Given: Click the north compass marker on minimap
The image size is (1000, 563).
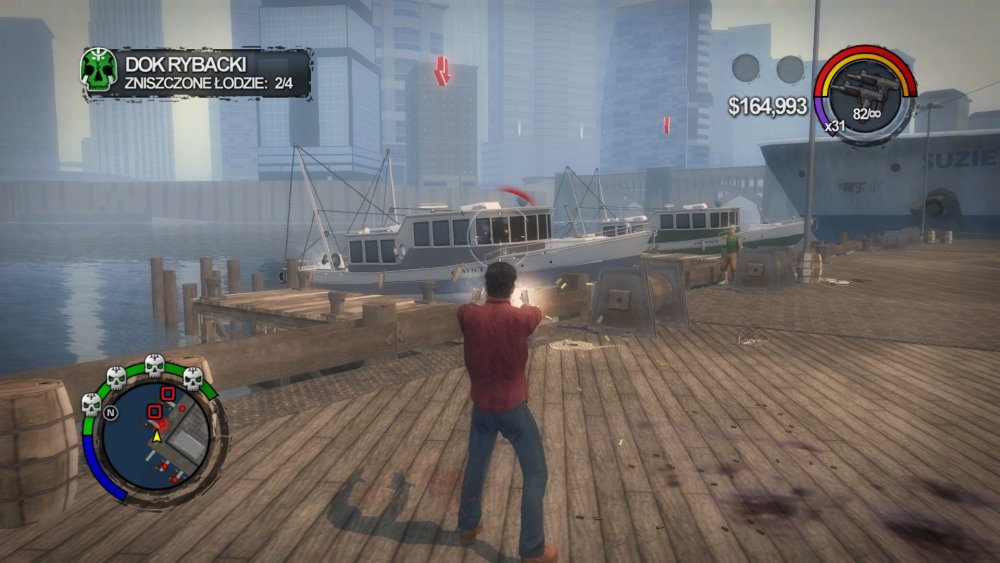Looking at the screenshot, I should click(x=111, y=411).
